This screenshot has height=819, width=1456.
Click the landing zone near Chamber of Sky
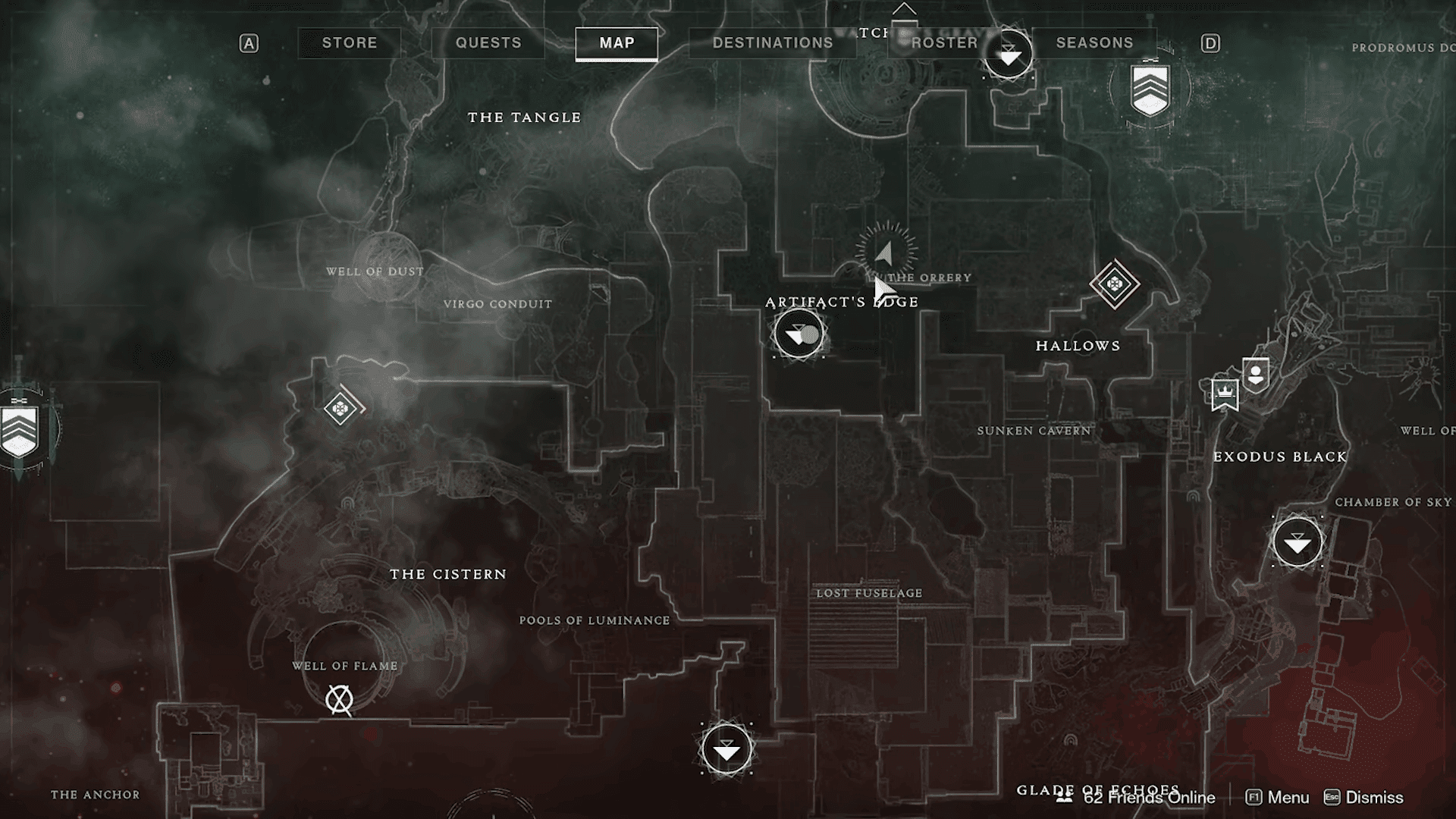click(x=1298, y=542)
